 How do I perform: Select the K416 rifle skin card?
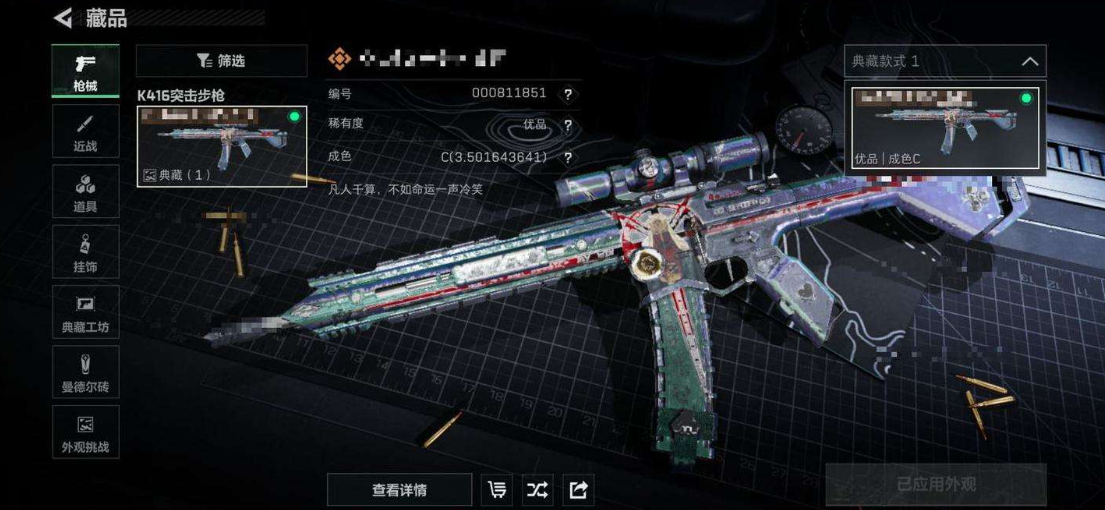click(221, 146)
